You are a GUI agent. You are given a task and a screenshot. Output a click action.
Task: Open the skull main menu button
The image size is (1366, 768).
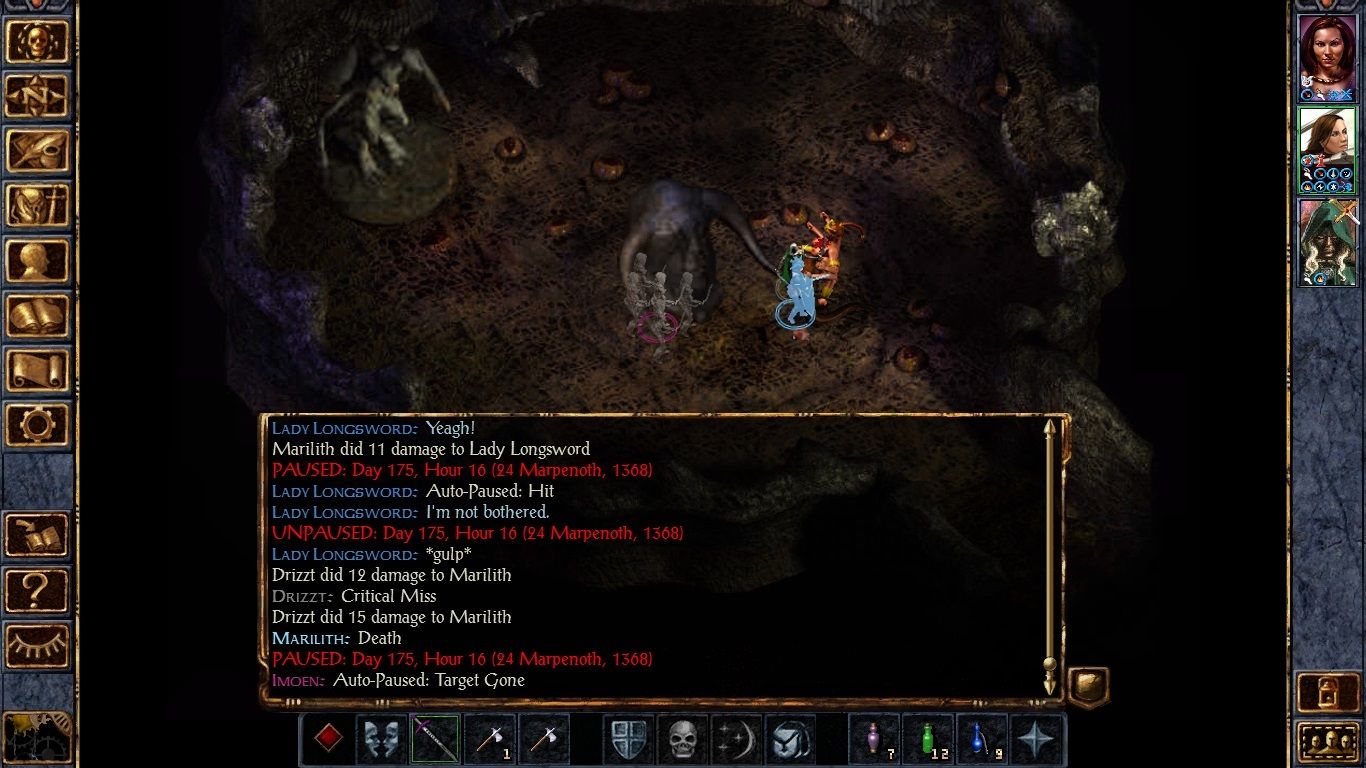37,41
